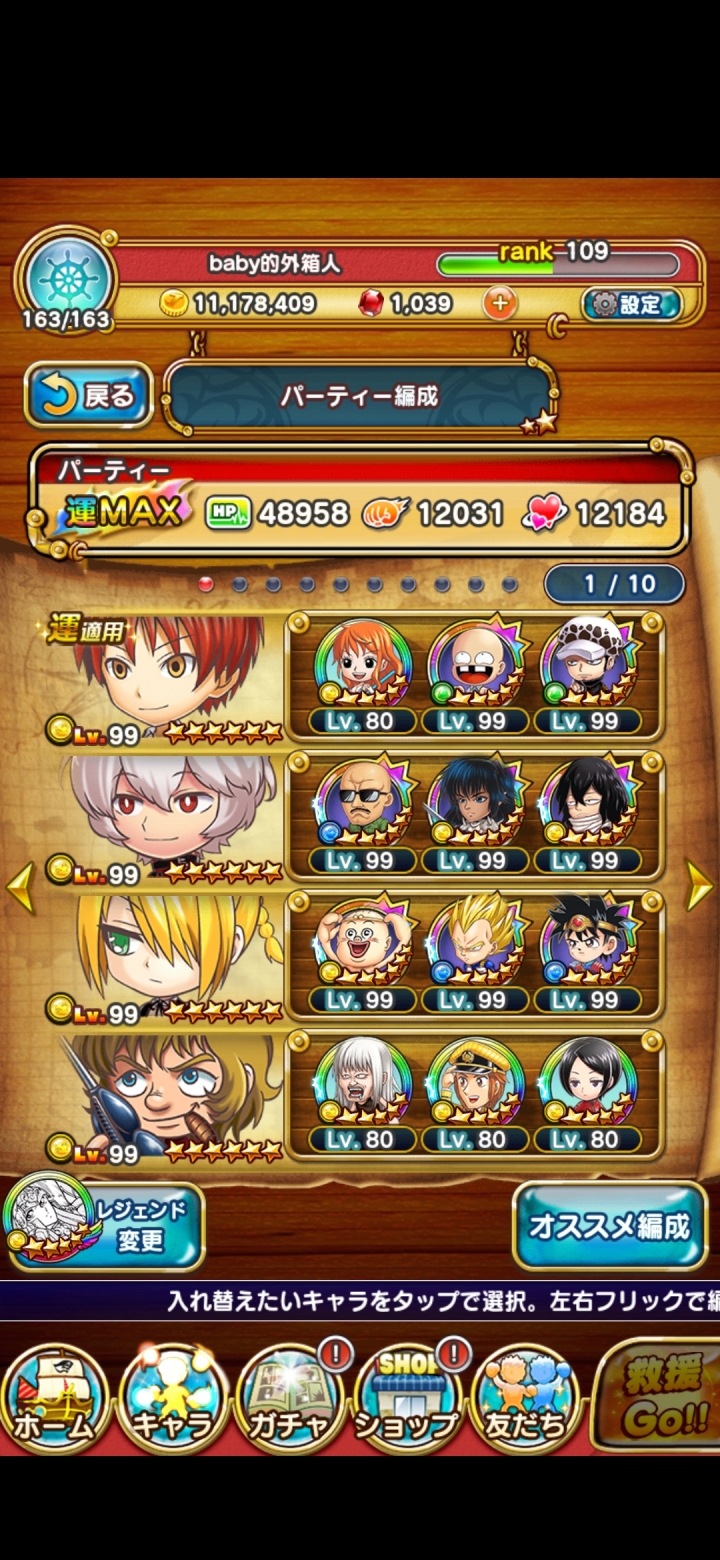Screen dimensions: 720x1560
Task: Open the 設定 settings menu
Action: coord(630,304)
